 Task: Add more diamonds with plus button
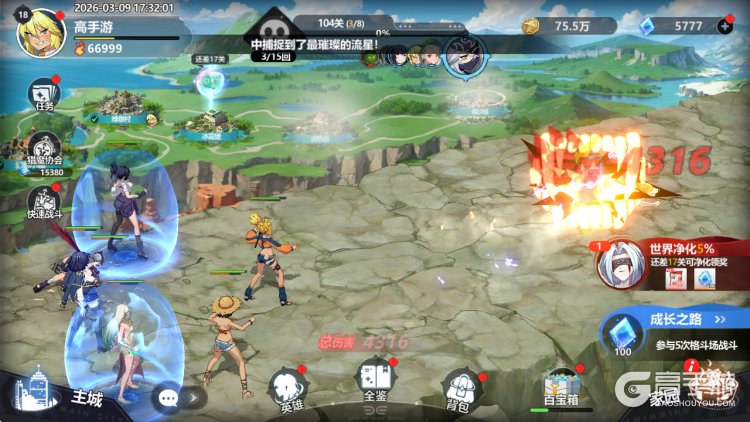725,26
